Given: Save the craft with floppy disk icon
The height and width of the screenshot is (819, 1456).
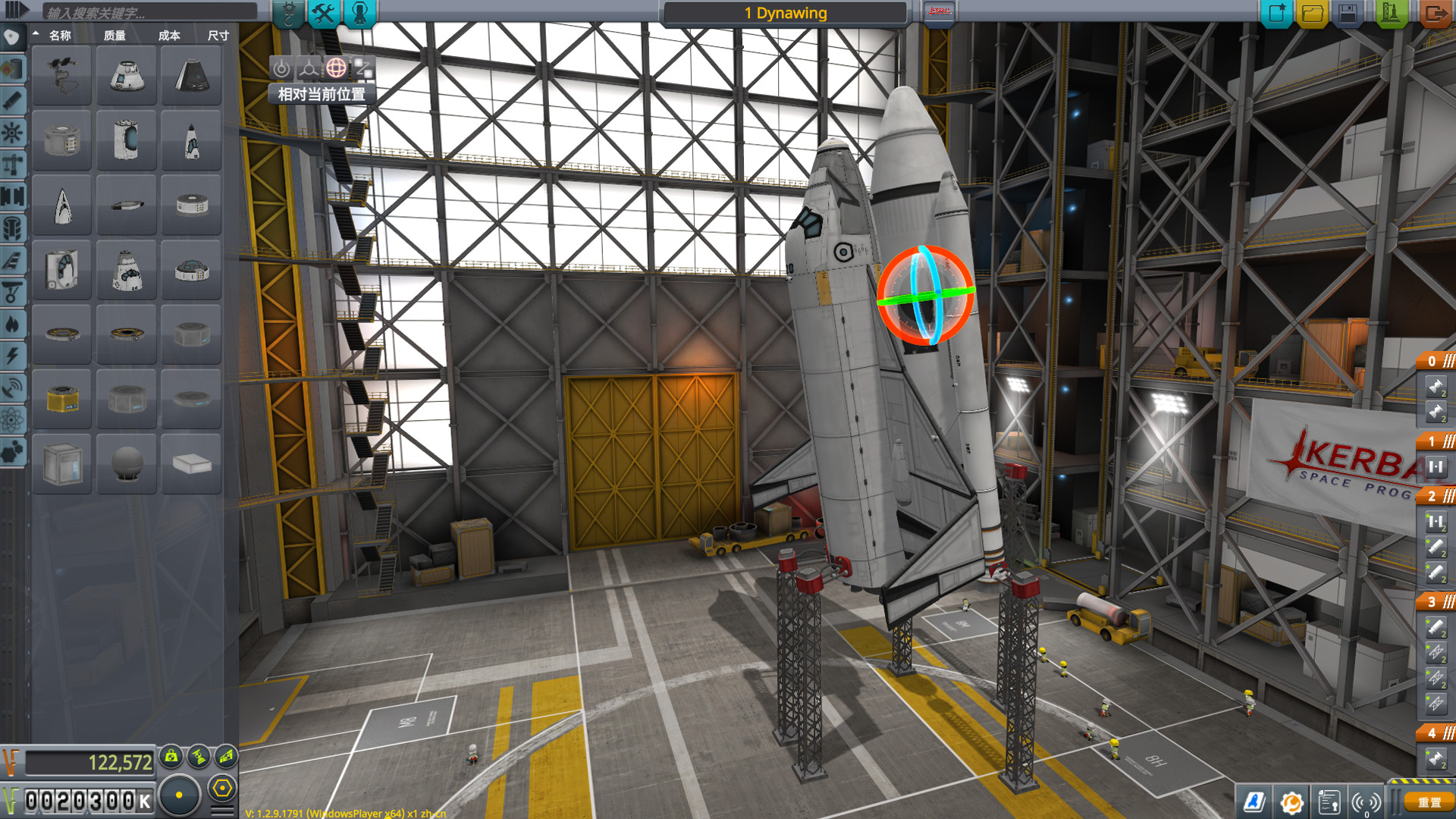Looking at the screenshot, I should coord(1348,13).
